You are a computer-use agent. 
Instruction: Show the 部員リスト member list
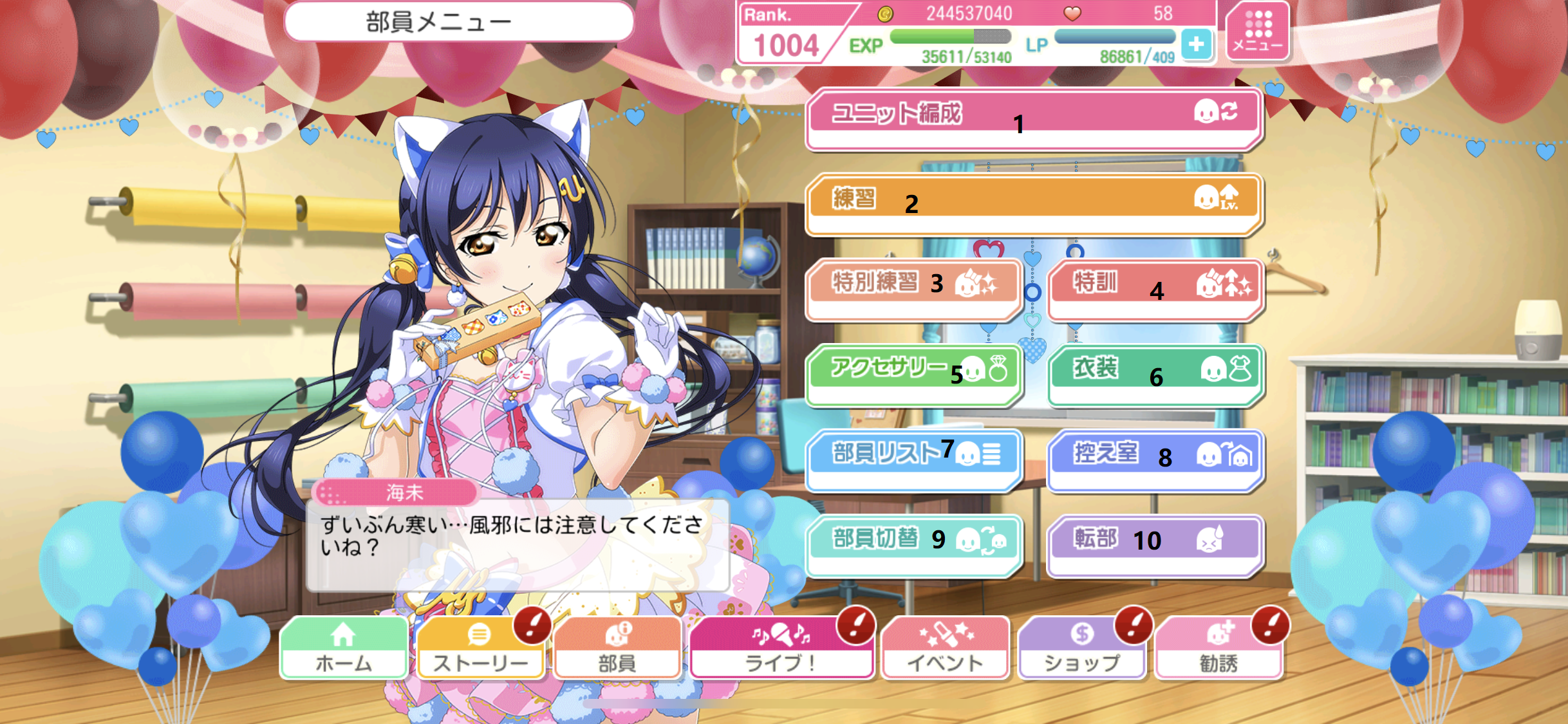point(913,459)
